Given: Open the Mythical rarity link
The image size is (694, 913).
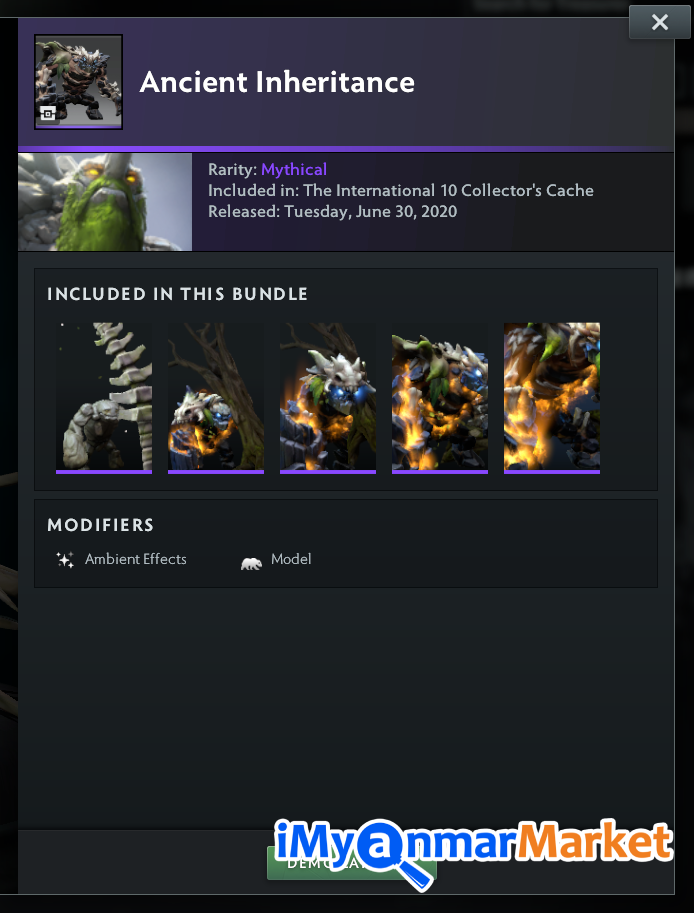Looking at the screenshot, I should tap(294, 170).
